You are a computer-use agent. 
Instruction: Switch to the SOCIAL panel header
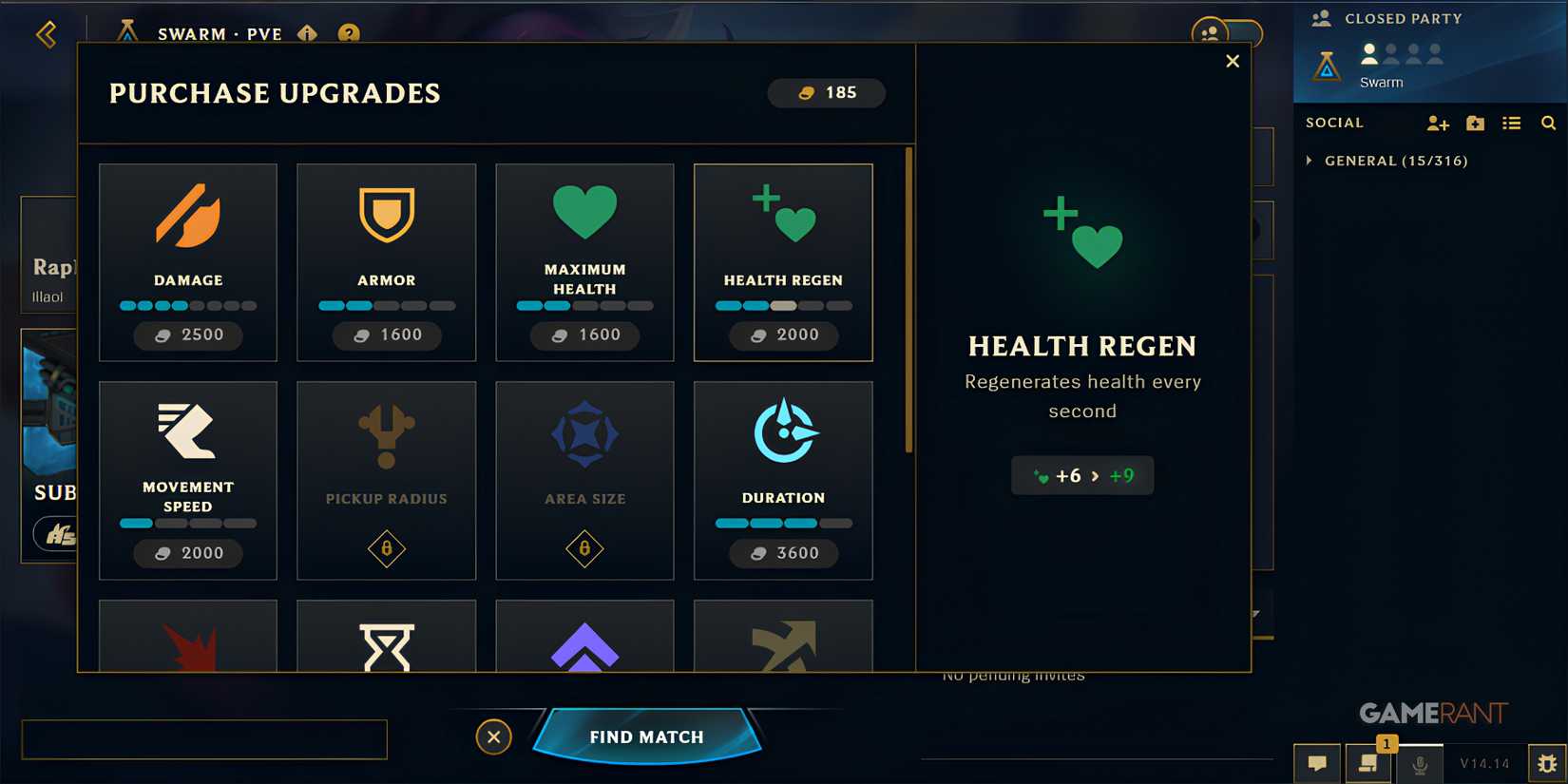point(1334,123)
